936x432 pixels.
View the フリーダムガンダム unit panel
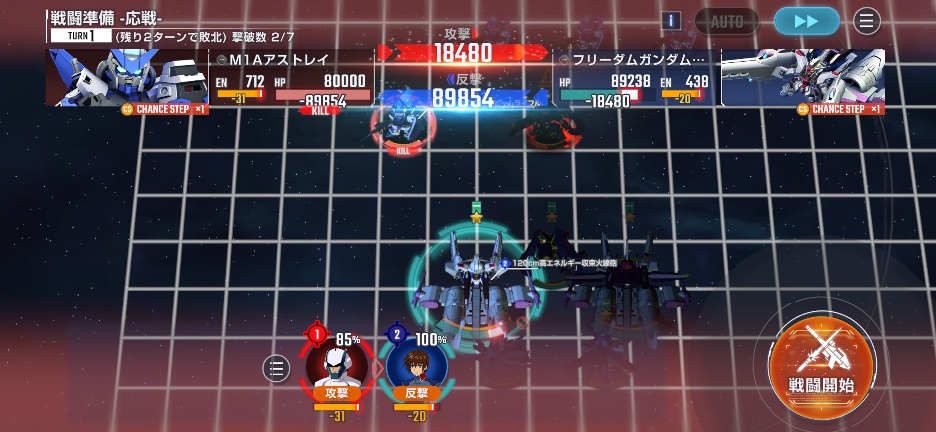pyautogui.click(x=635, y=78)
